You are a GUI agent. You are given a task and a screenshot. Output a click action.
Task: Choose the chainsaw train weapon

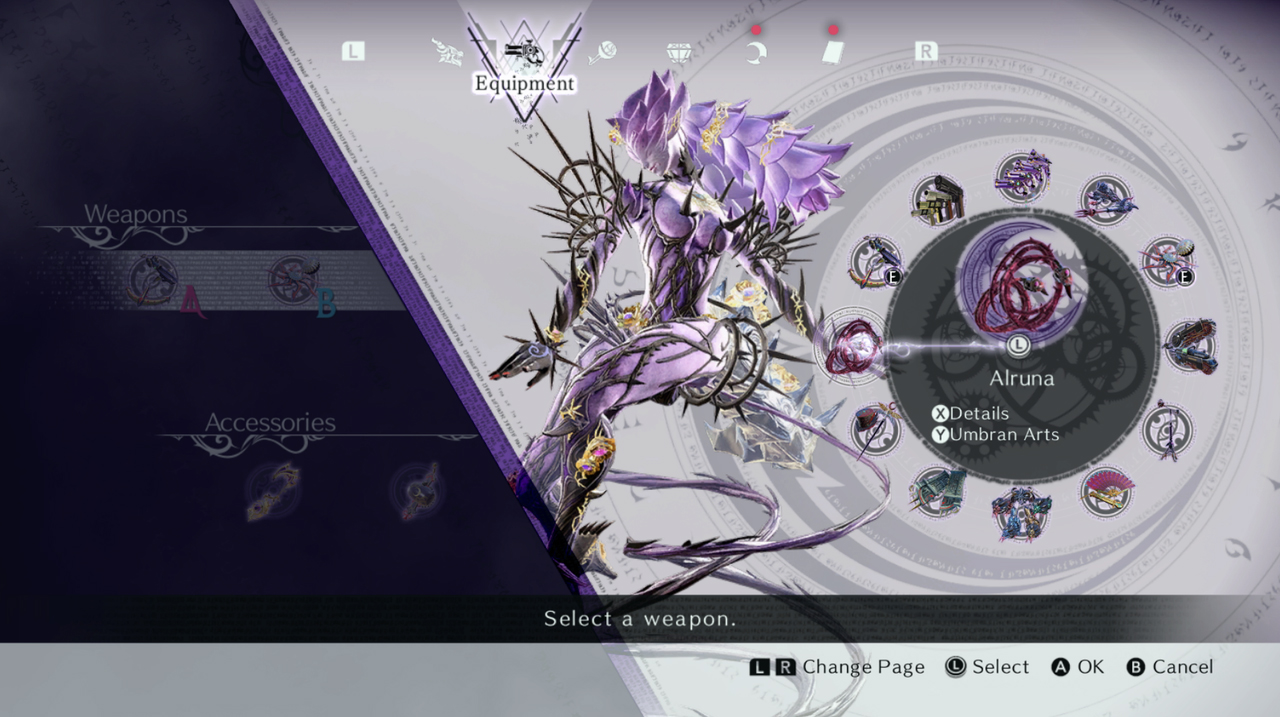pos(1190,346)
